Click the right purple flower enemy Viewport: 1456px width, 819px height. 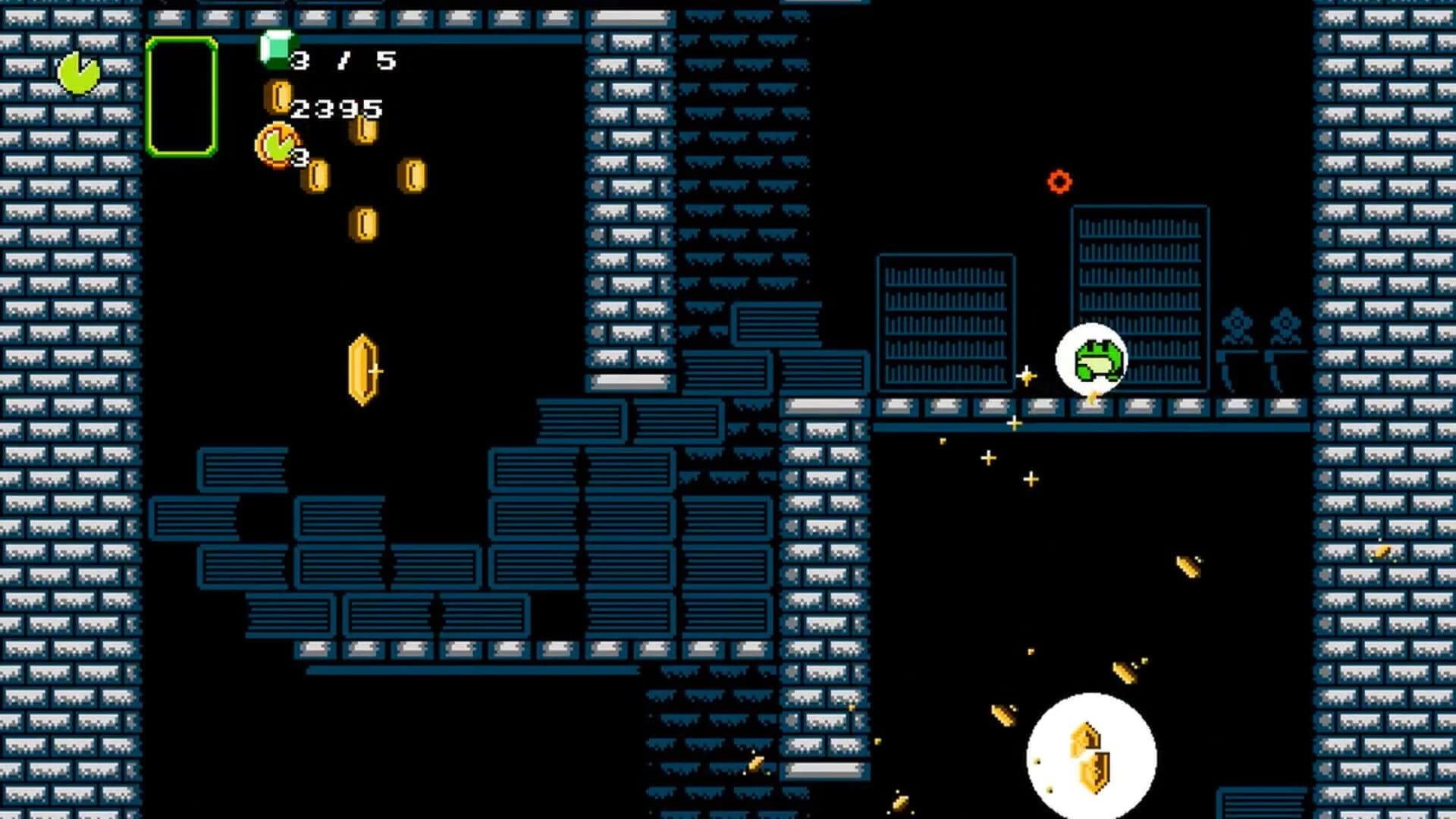[x=1284, y=325]
